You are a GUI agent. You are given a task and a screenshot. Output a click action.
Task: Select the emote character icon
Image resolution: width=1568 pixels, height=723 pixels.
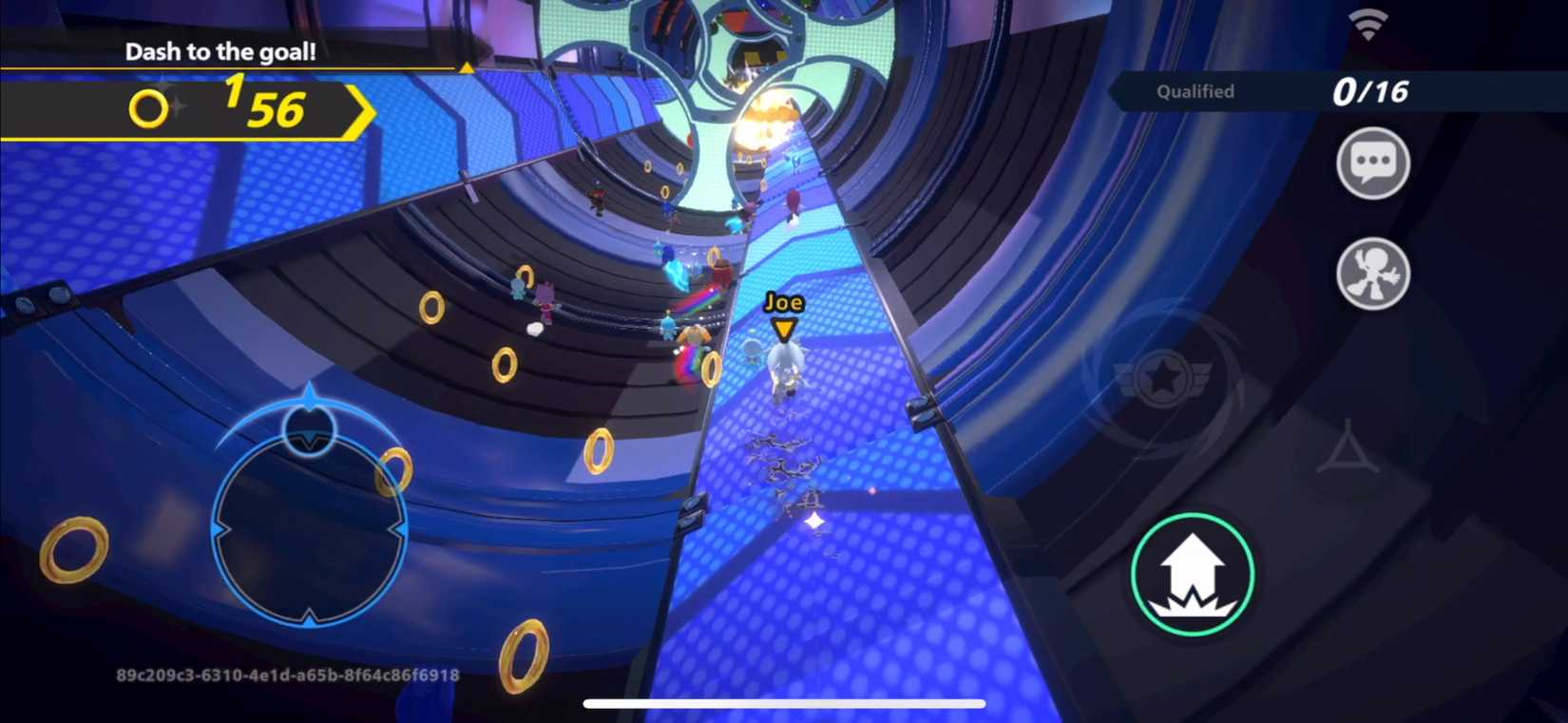click(1372, 273)
